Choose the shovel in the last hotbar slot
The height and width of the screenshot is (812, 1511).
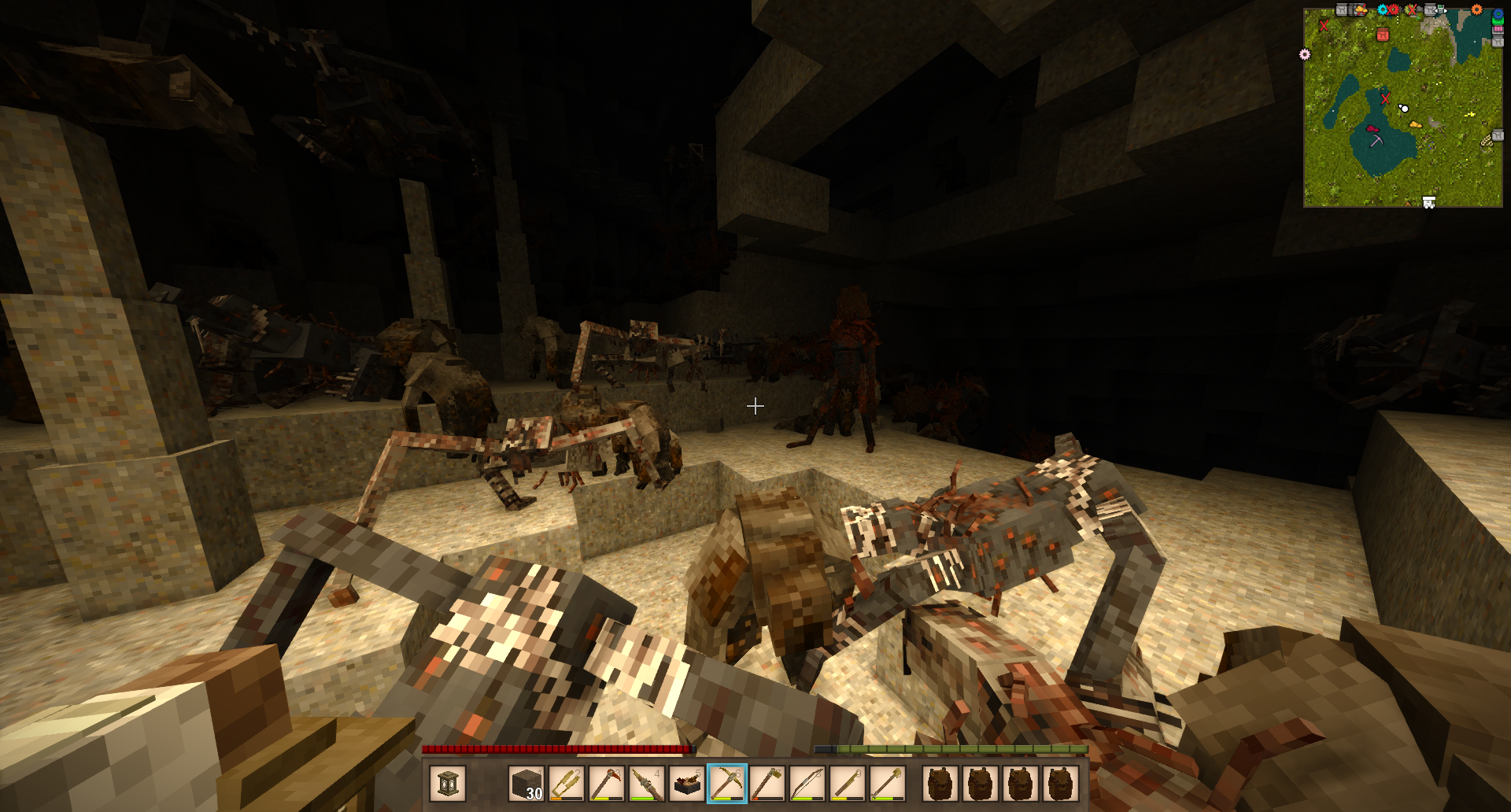(x=888, y=784)
